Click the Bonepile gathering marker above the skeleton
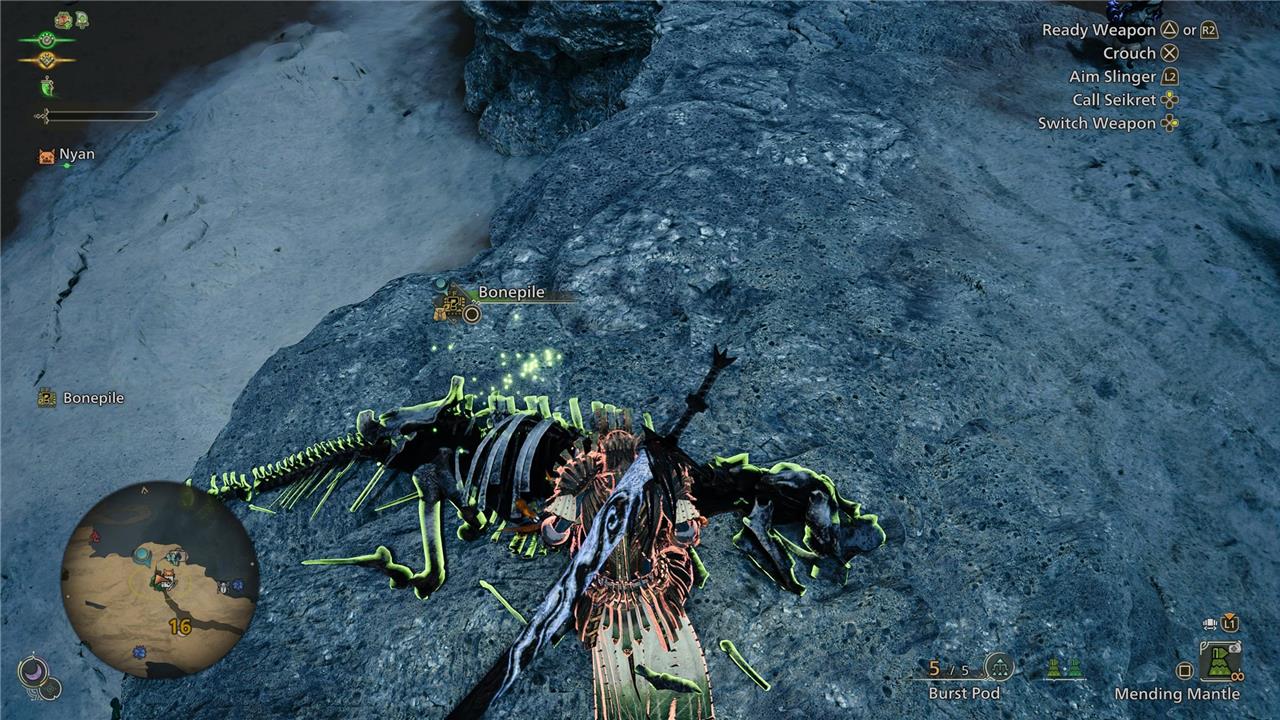This screenshot has height=720, width=1280. 457,302
